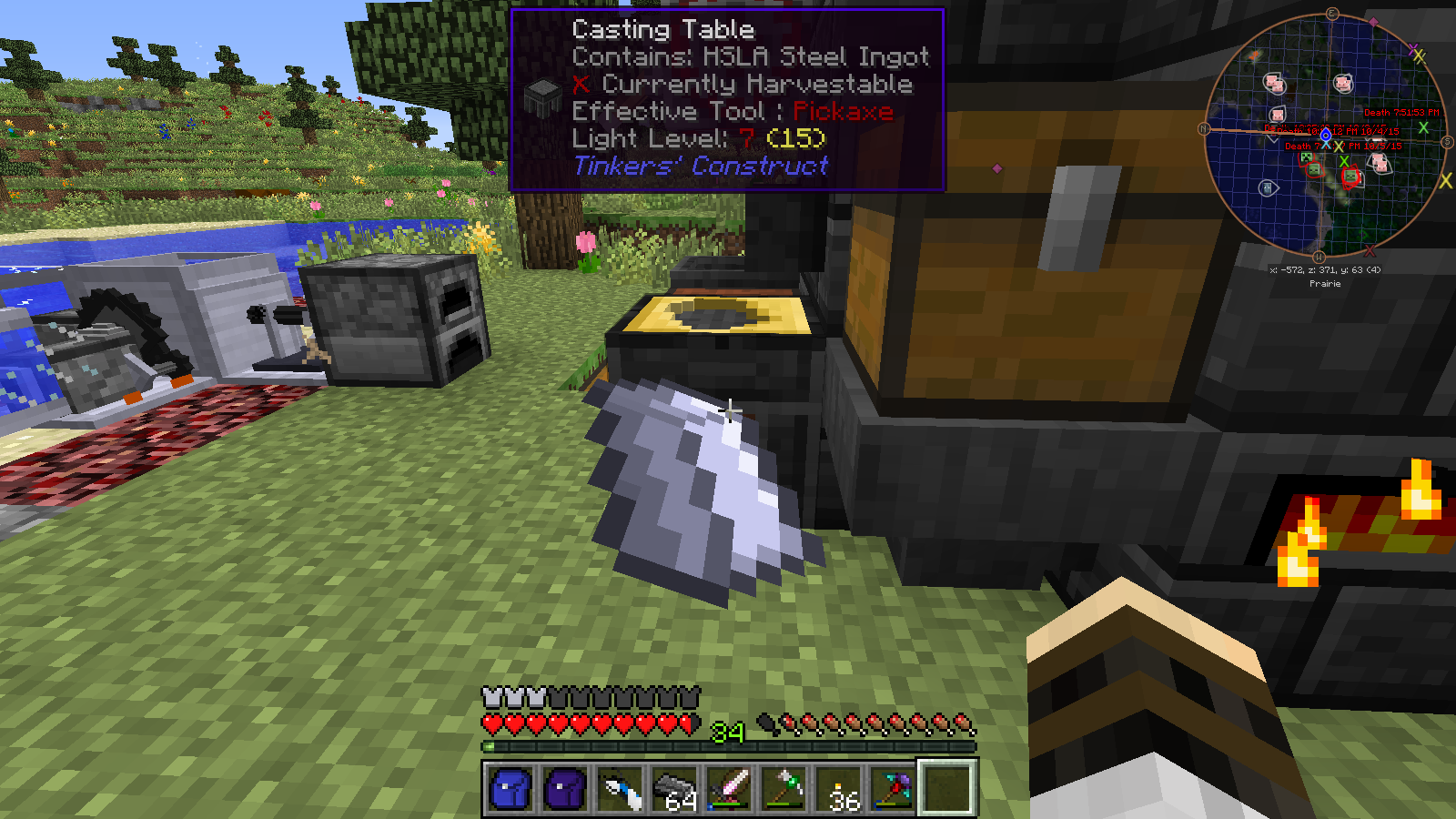The image size is (1456, 819).
Task: Equip the purple and red pickaxe
Action: pyautogui.click(x=893, y=788)
